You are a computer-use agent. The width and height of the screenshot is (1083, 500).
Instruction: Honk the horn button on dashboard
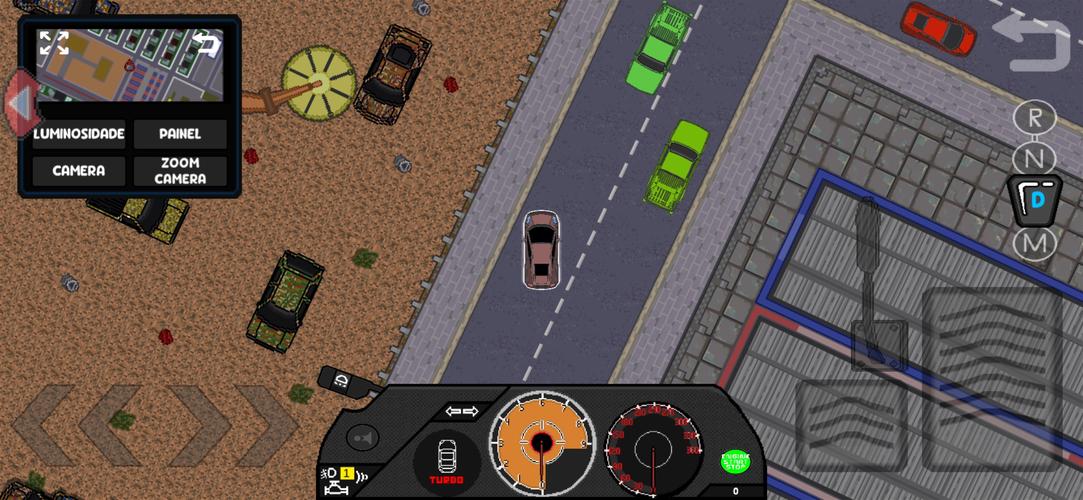click(x=361, y=437)
